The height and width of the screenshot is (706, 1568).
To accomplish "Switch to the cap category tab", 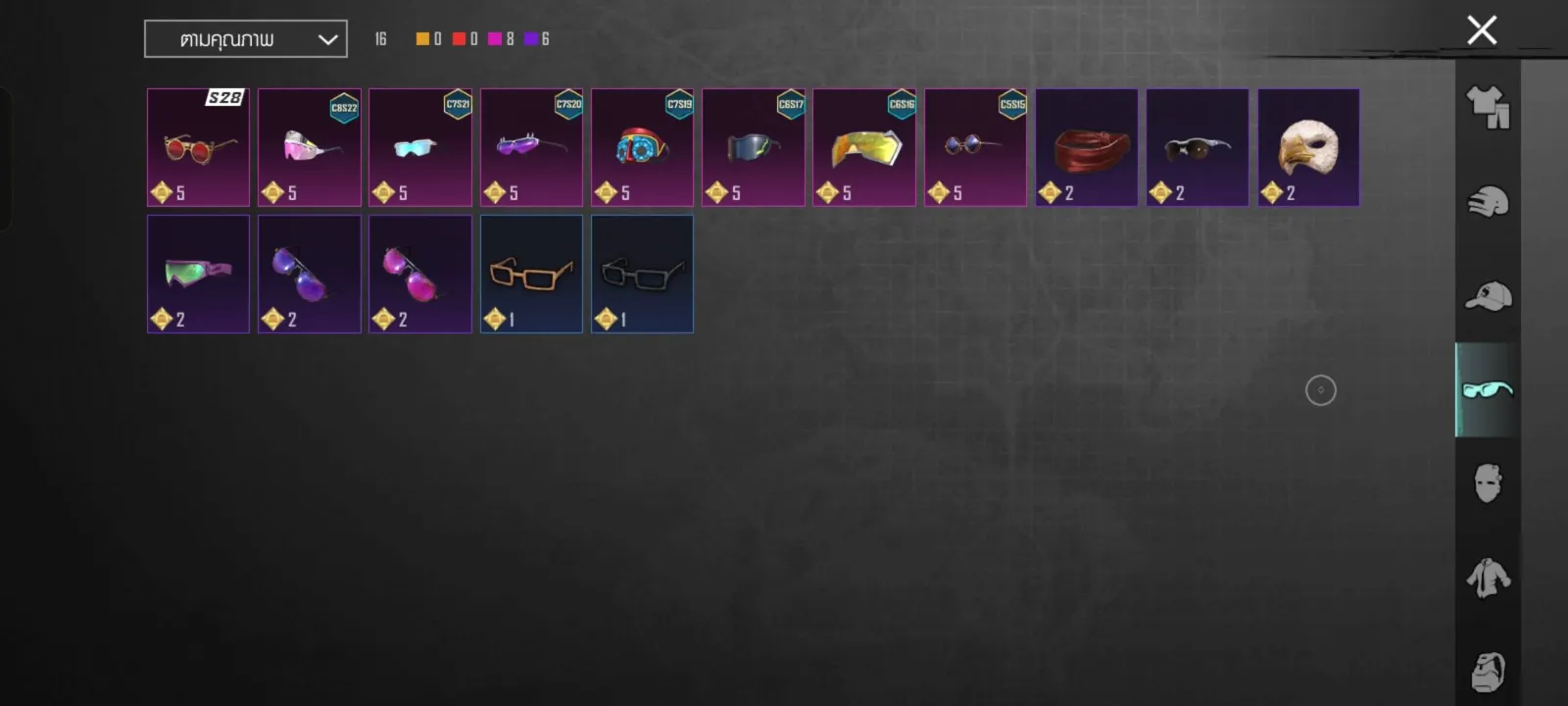I will click(1488, 296).
